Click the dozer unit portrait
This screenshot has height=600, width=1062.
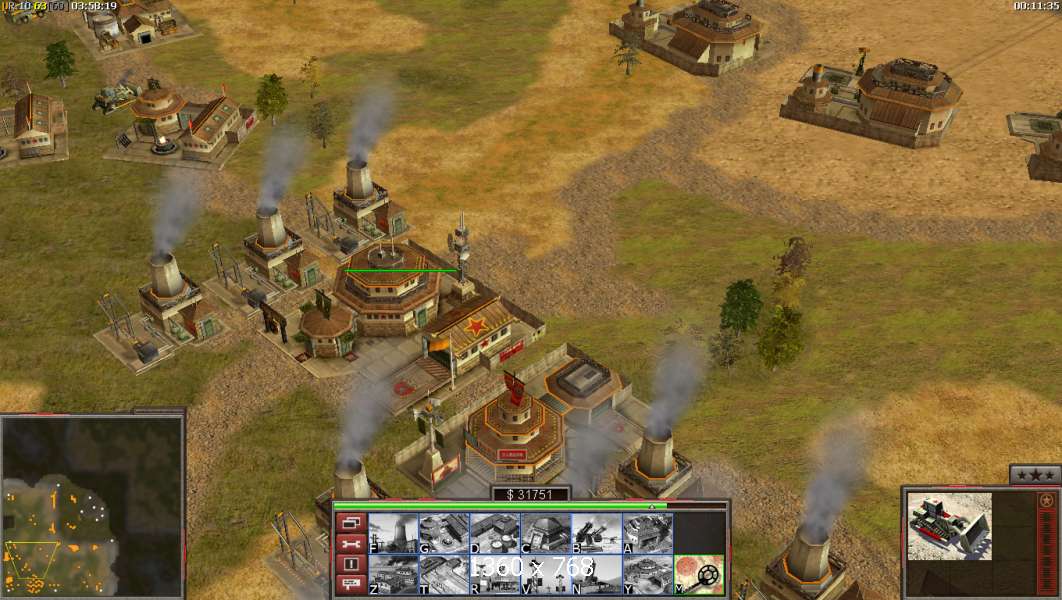click(x=949, y=526)
